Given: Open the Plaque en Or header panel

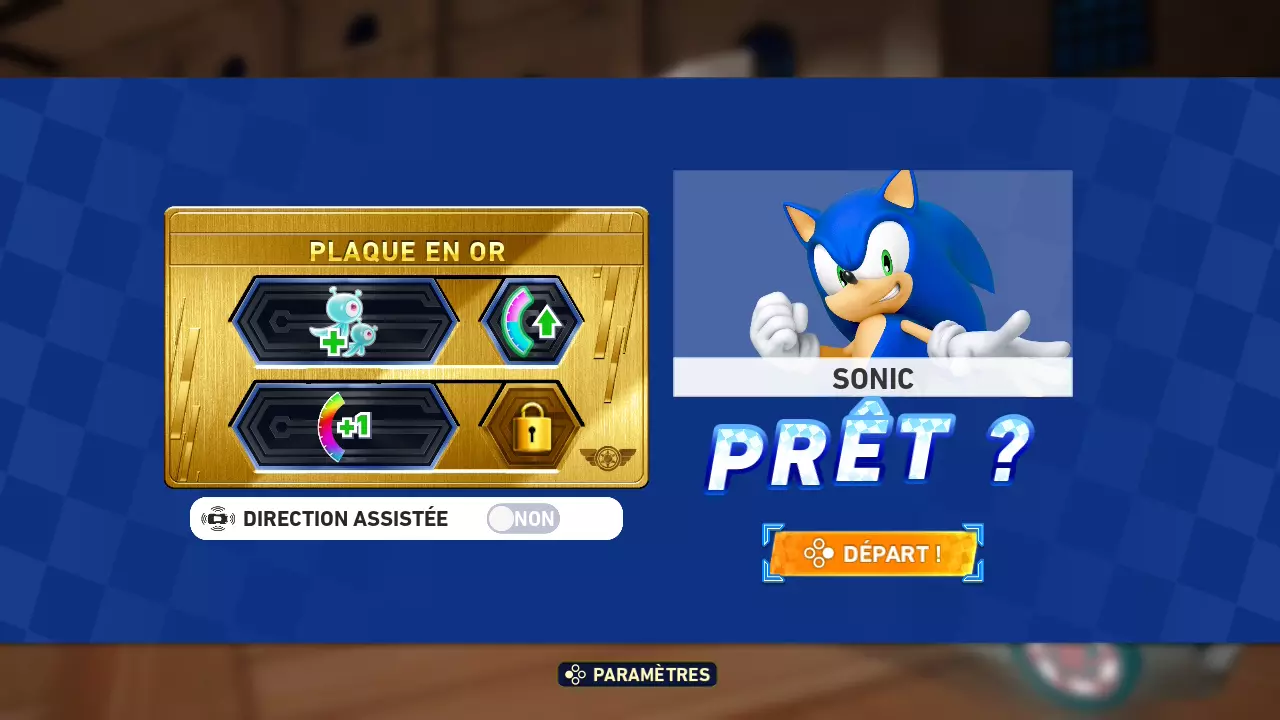Looking at the screenshot, I should pos(407,252).
